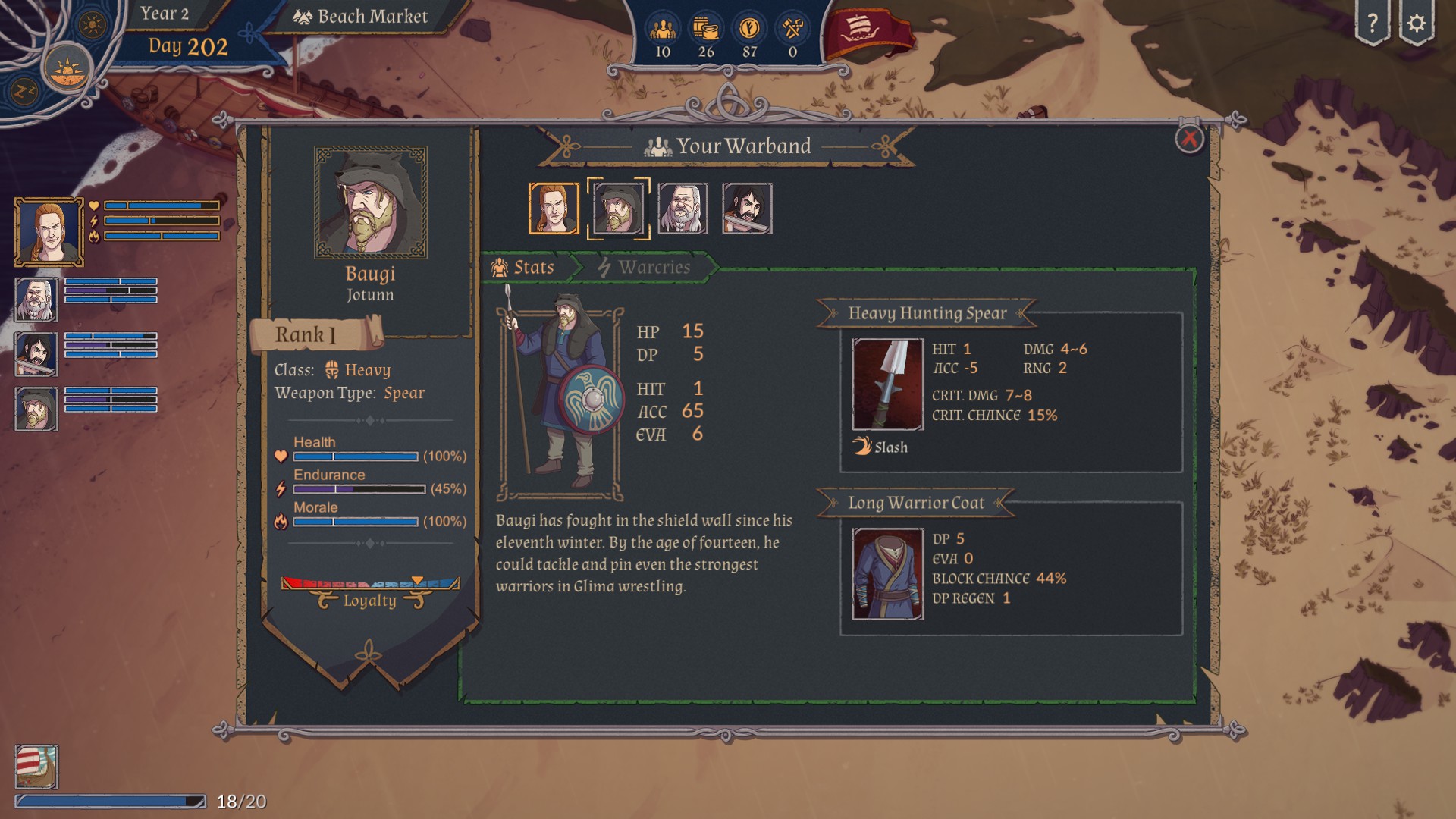Choose the white-bearded elder in warband row
This screenshot has height=819, width=1456.
[682, 208]
